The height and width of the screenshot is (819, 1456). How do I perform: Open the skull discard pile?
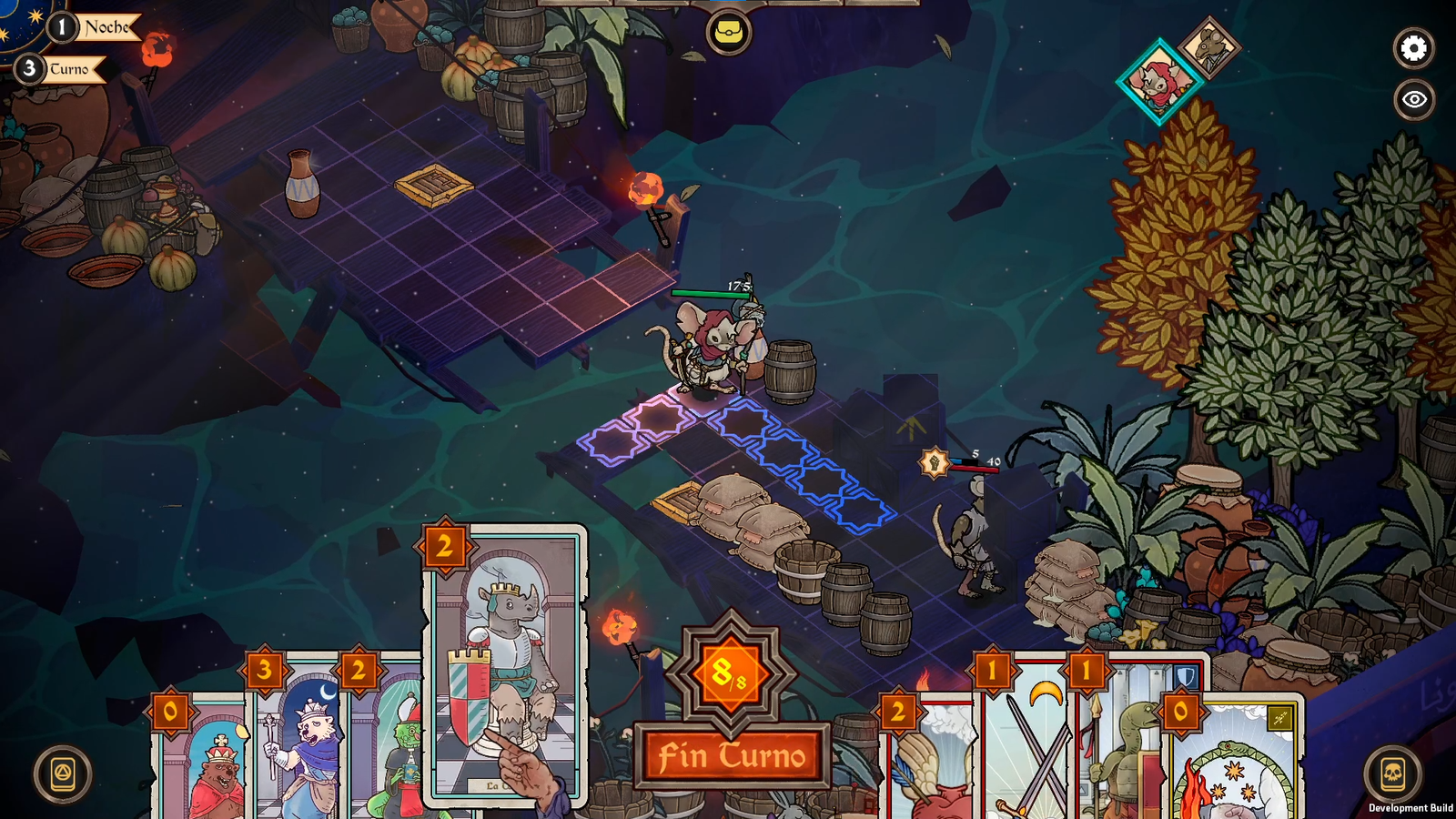1391,774
